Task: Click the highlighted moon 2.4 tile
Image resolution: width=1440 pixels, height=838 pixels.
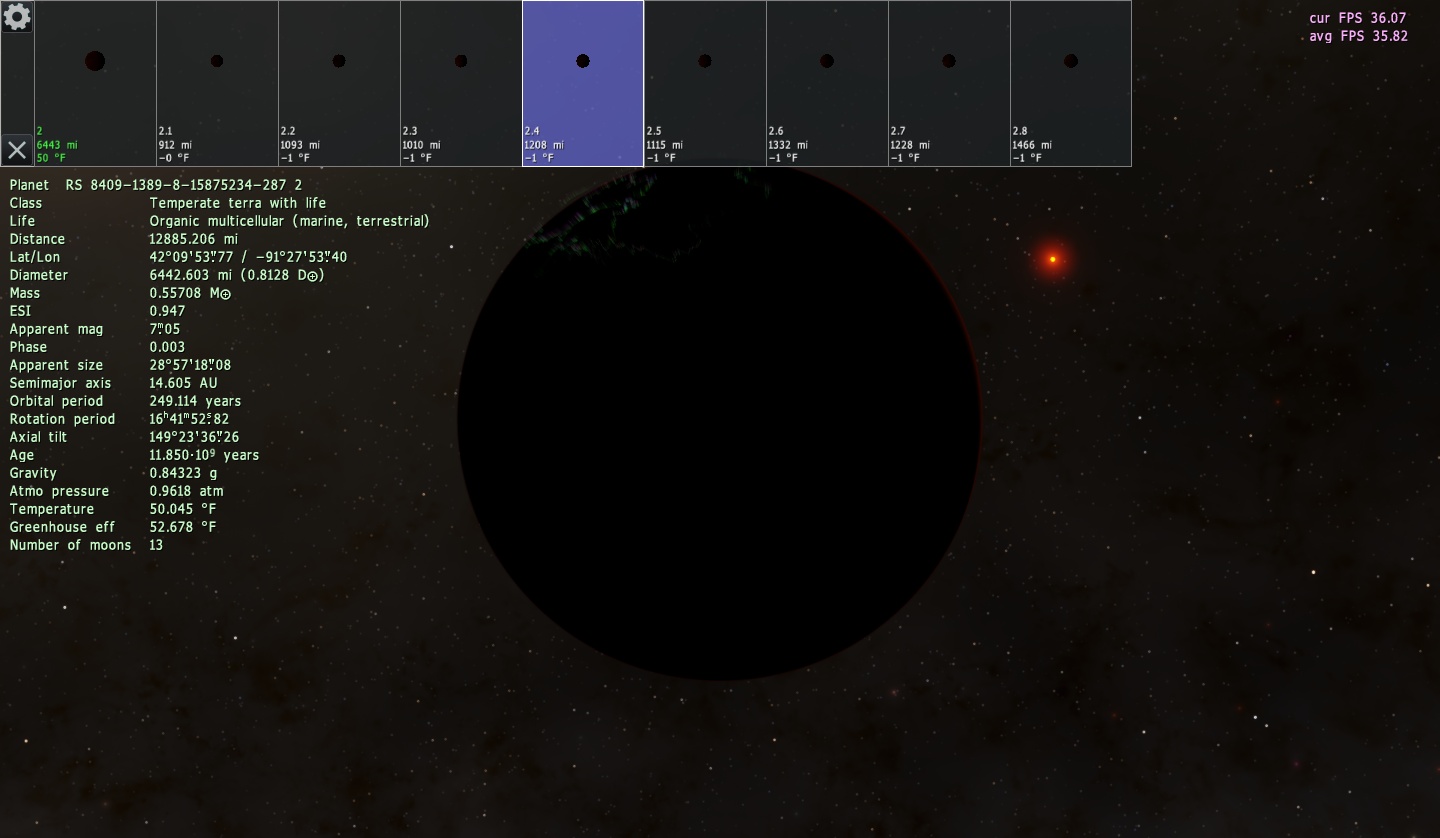Action: (583, 83)
